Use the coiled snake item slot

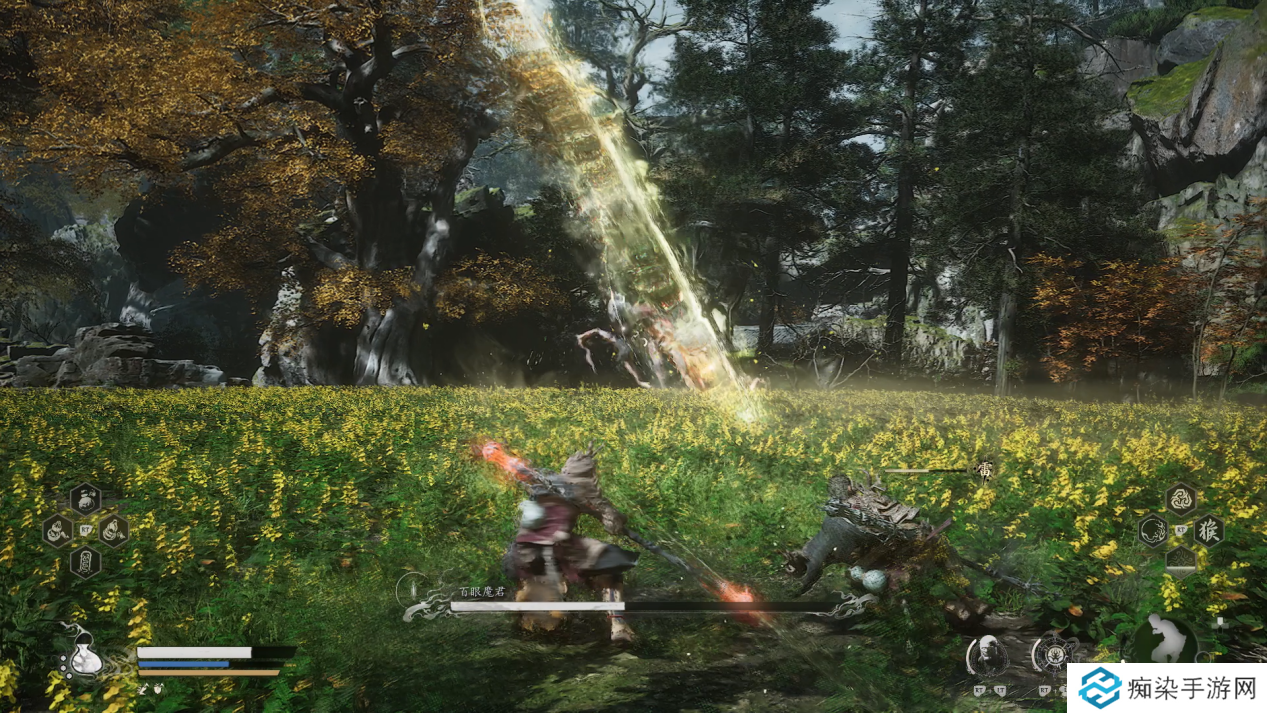tap(57, 530)
